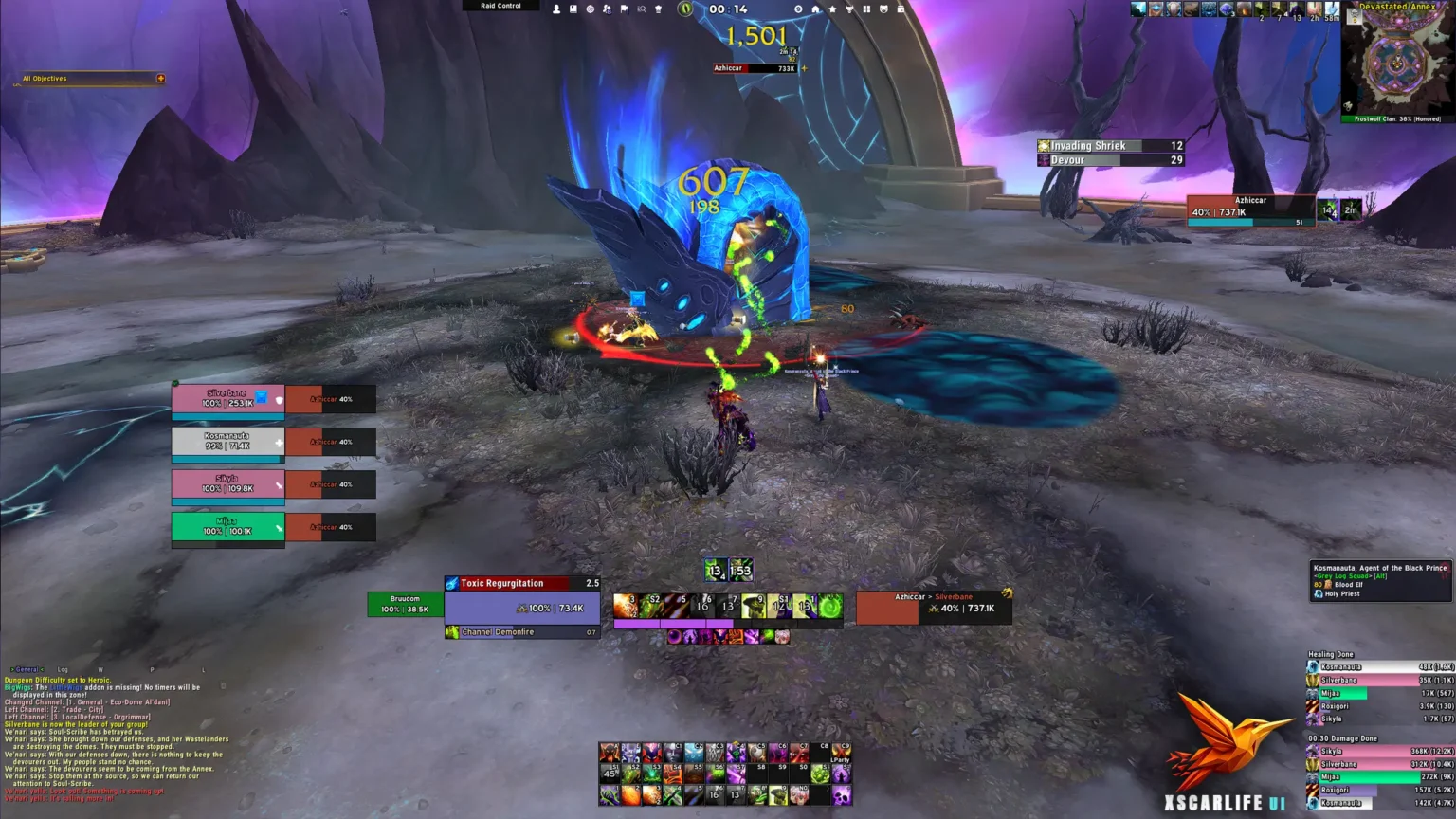The height and width of the screenshot is (819, 1456).
Task: Open the group finder flag icon showing 1
Action: pos(625,8)
